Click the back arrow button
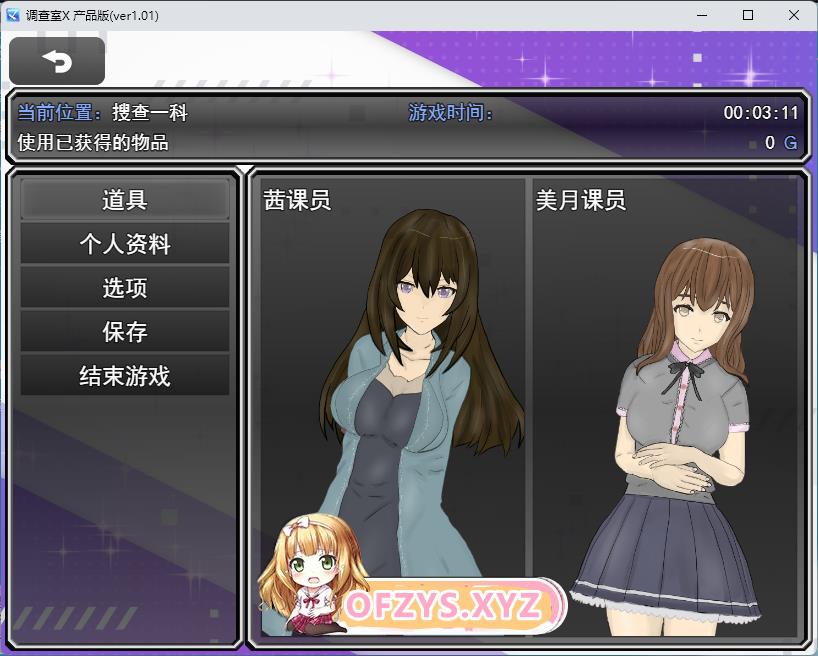Screen dimensions: 818x656 pos(57,61)
